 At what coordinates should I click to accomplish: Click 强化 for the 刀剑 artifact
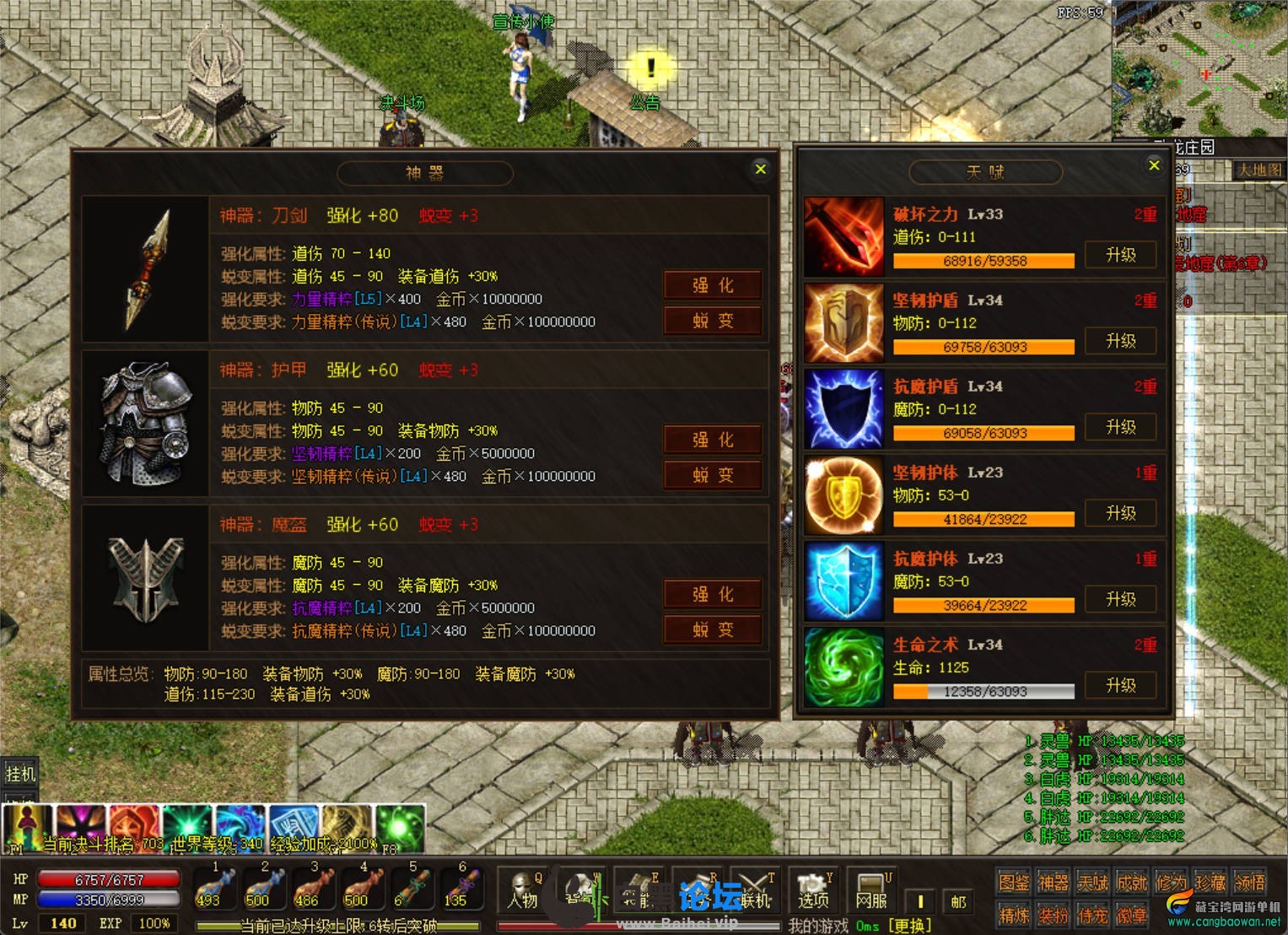(x=713, y=285)
